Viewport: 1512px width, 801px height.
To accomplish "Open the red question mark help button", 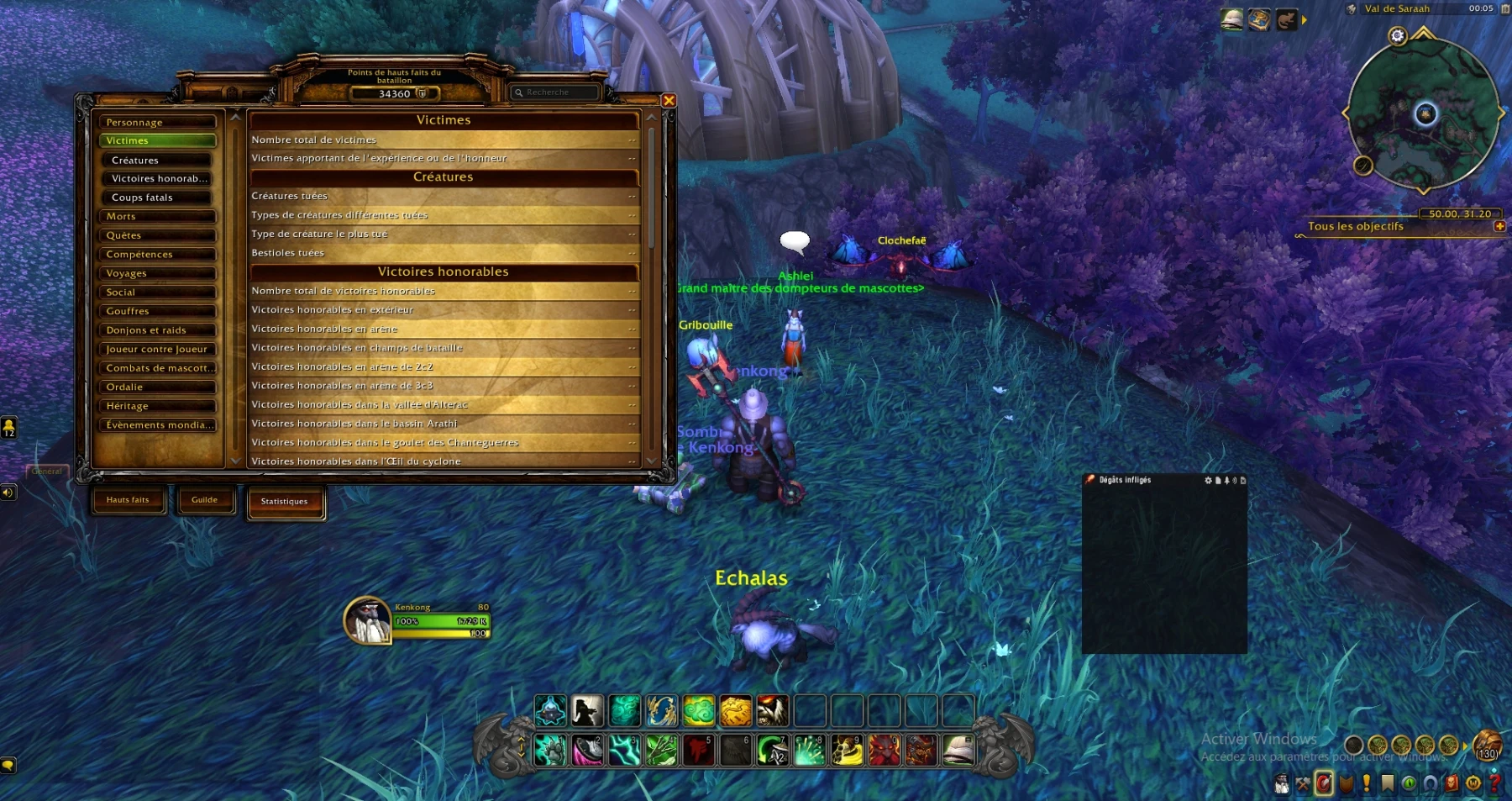I will pyautogui.click(x=1494, y=783).
